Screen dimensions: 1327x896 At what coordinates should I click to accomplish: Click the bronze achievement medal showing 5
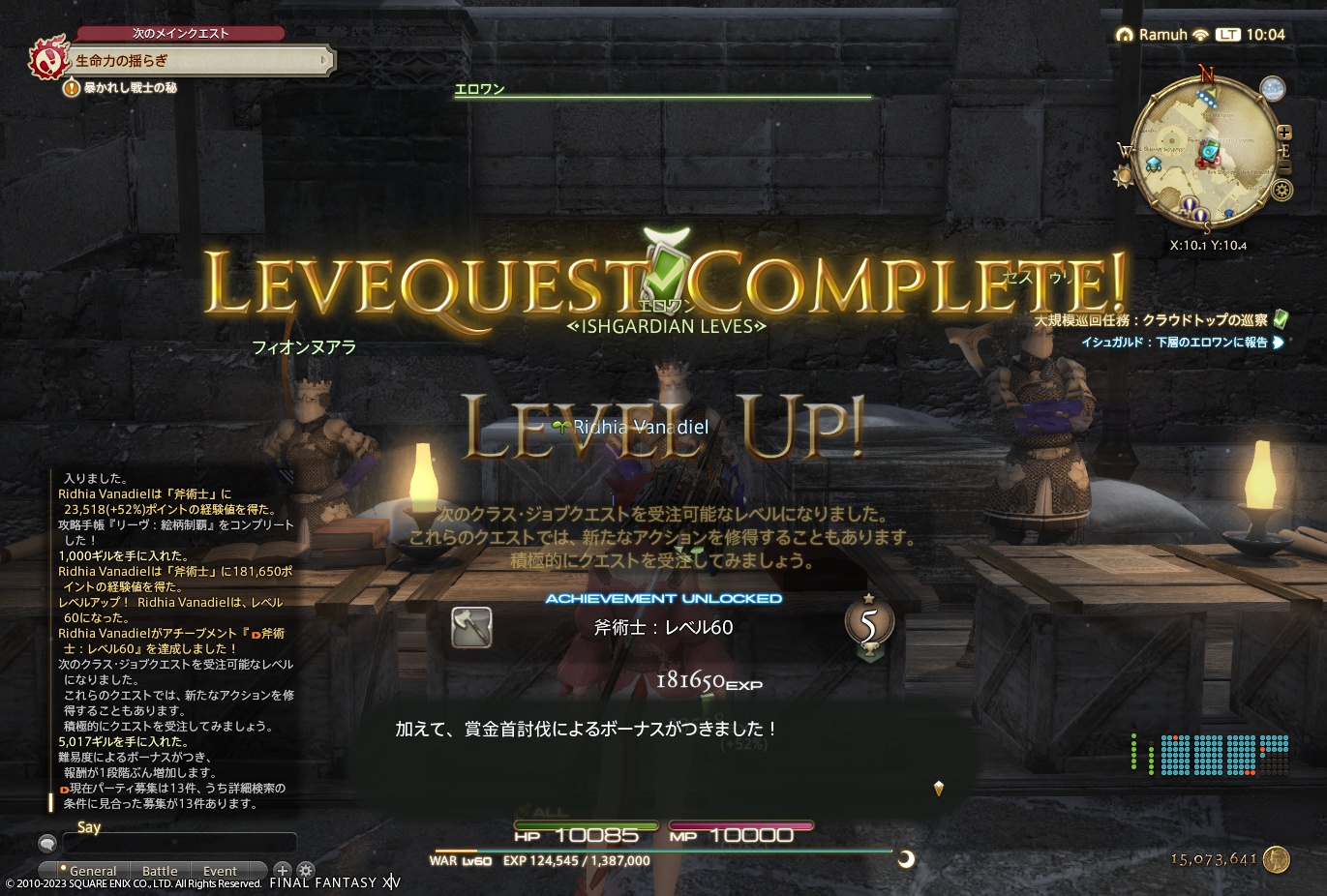tap(869, 624)
